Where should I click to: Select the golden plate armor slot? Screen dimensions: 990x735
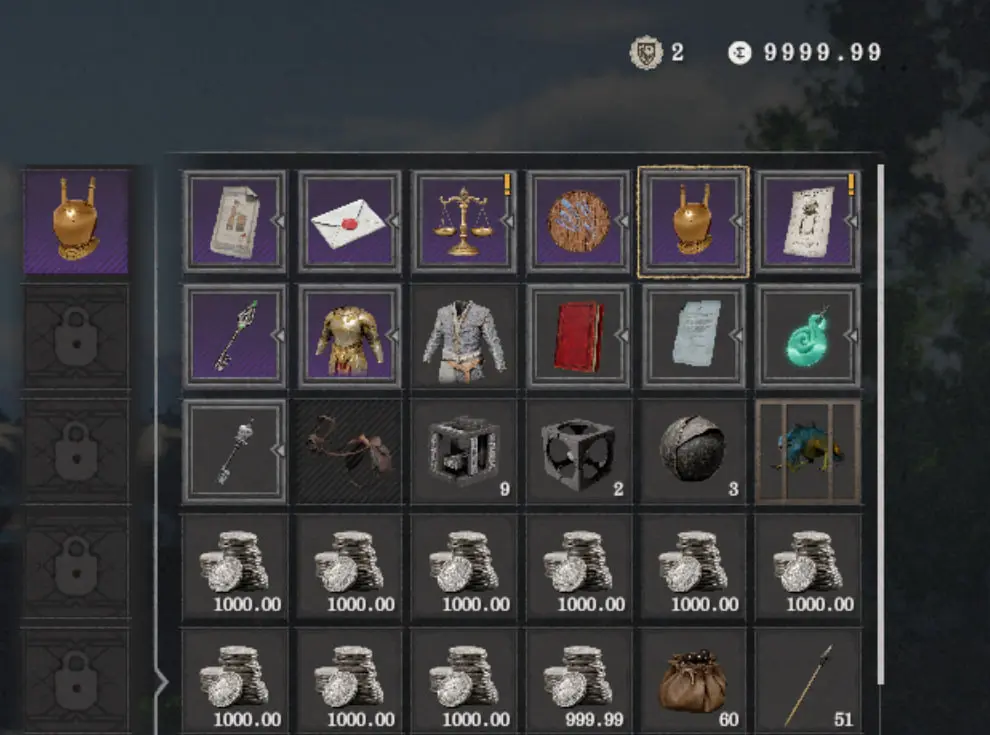[349, 336]
